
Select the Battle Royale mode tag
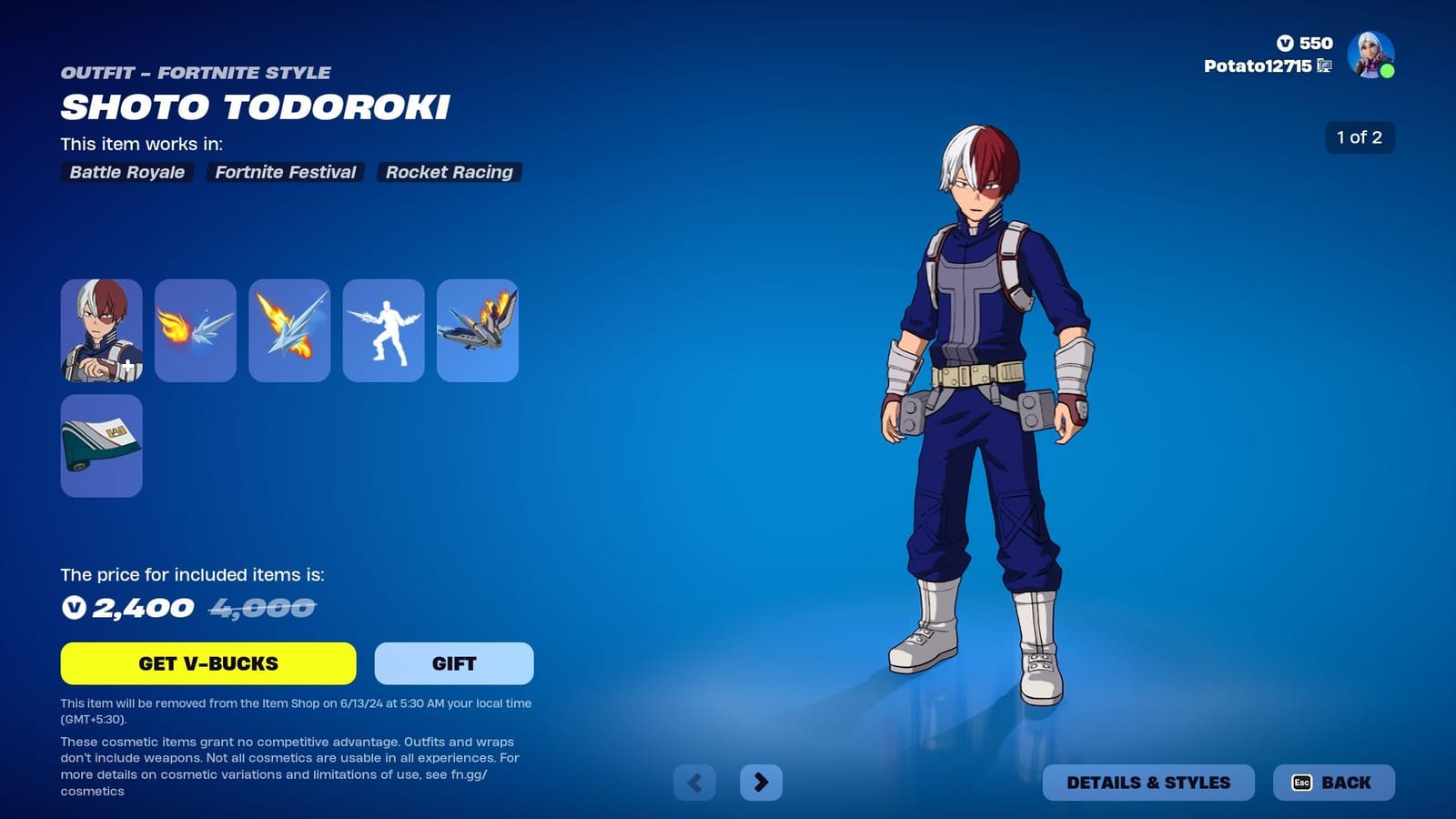point(126,172)
